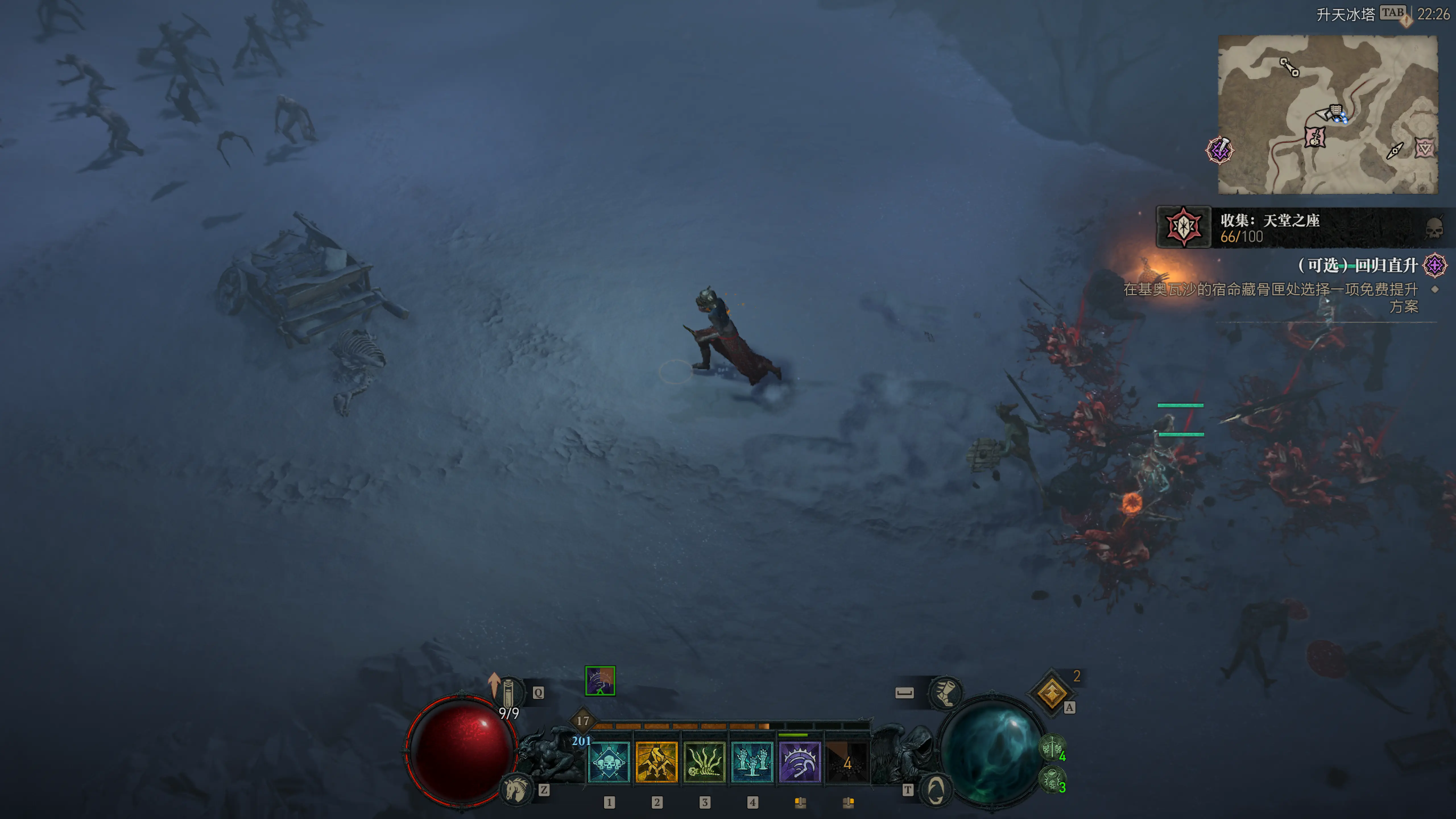Click the purple scythe buff icon above the hotbar

click(600, 681)
